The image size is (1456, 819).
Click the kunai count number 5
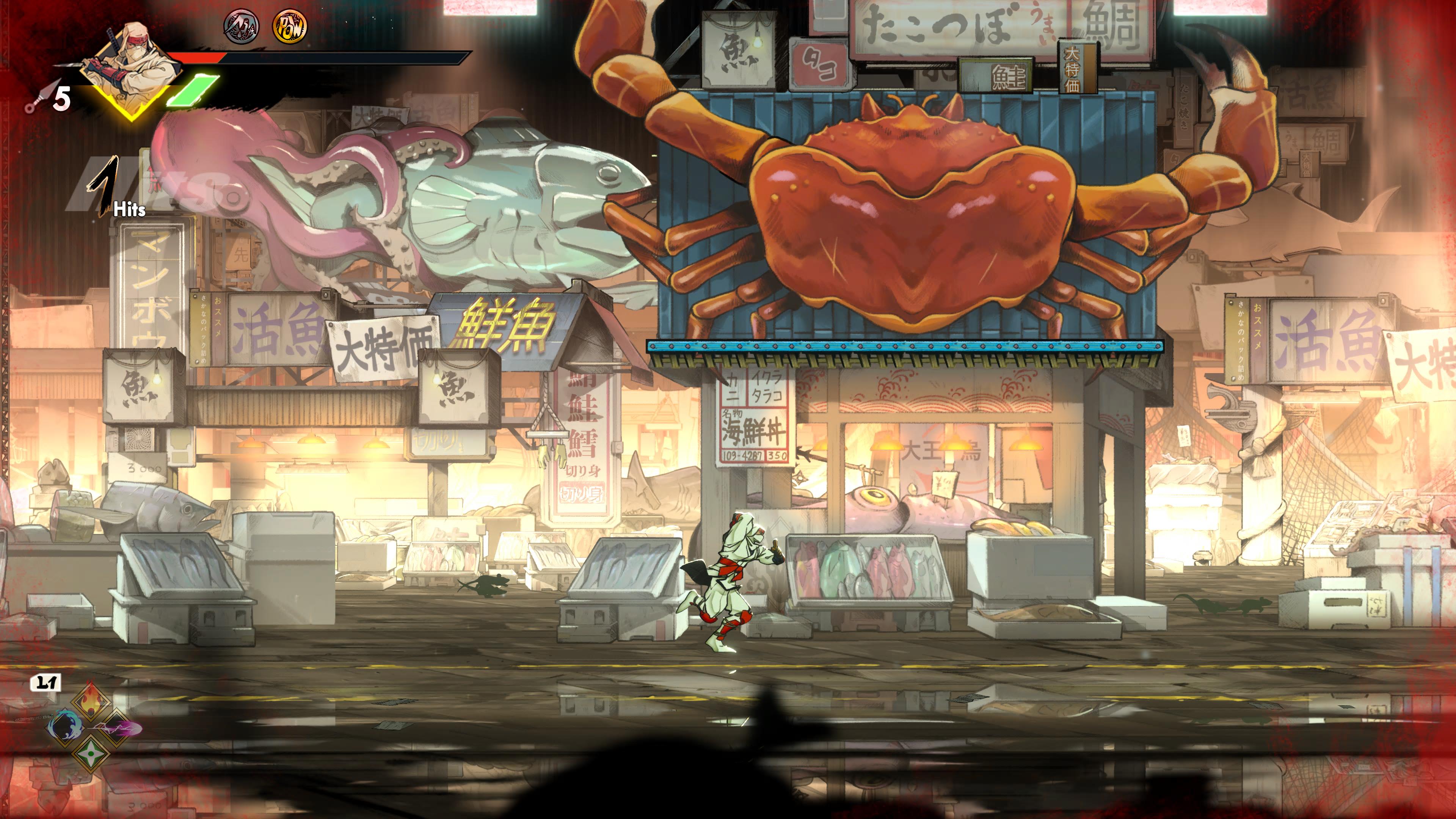pyautogui.click(x=61, y=99)
